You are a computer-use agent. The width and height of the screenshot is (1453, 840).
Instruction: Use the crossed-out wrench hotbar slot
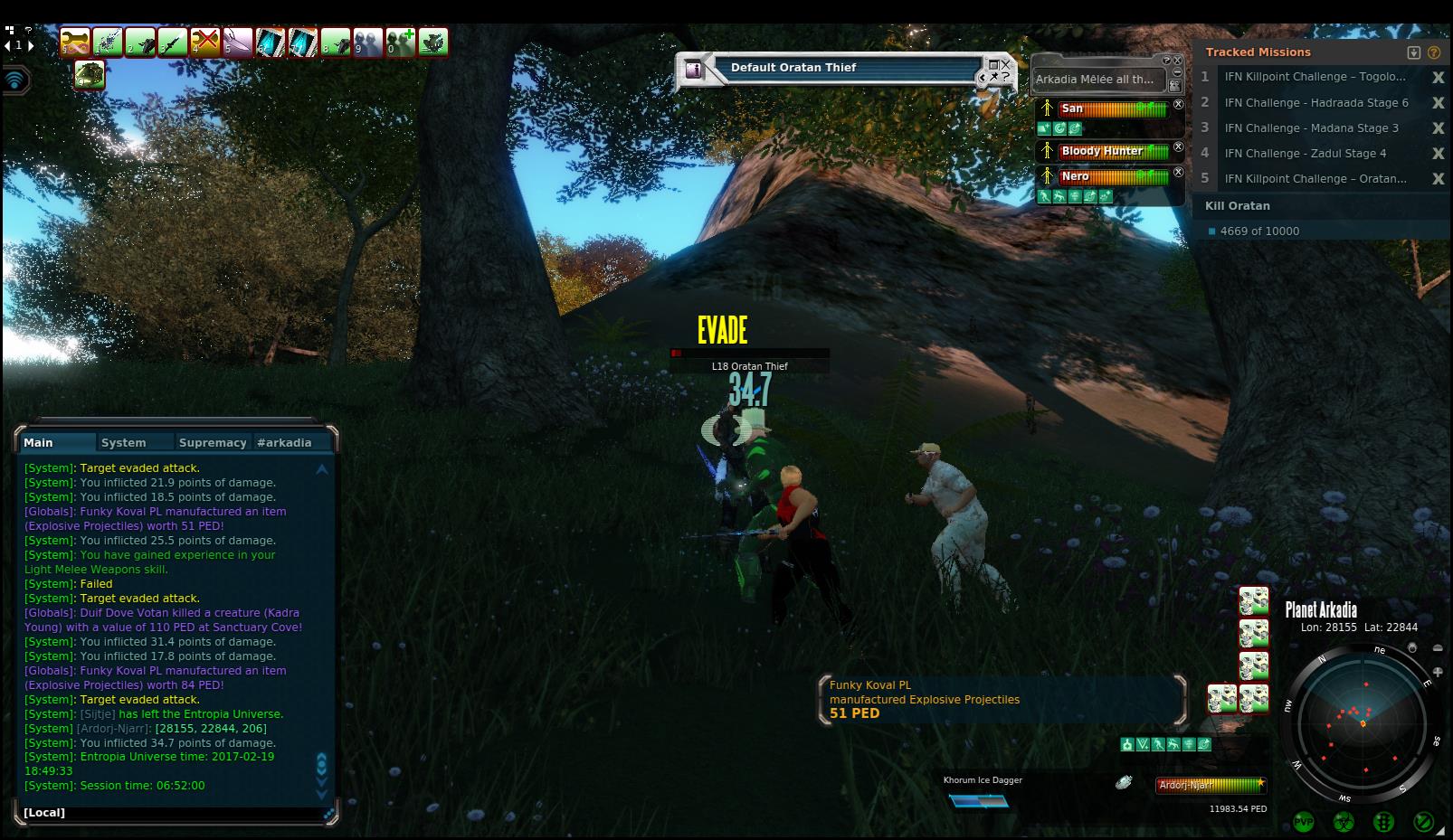coord(205,42)
